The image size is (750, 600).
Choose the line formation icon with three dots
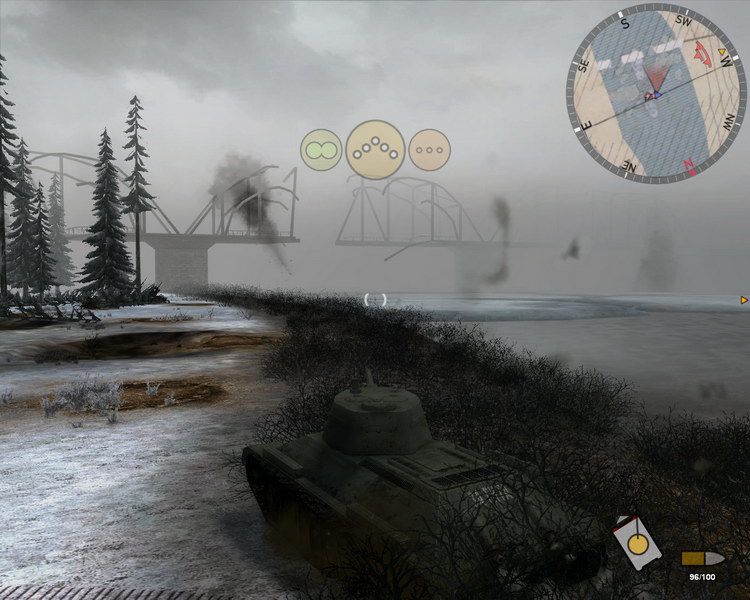(x=429, y=150)
